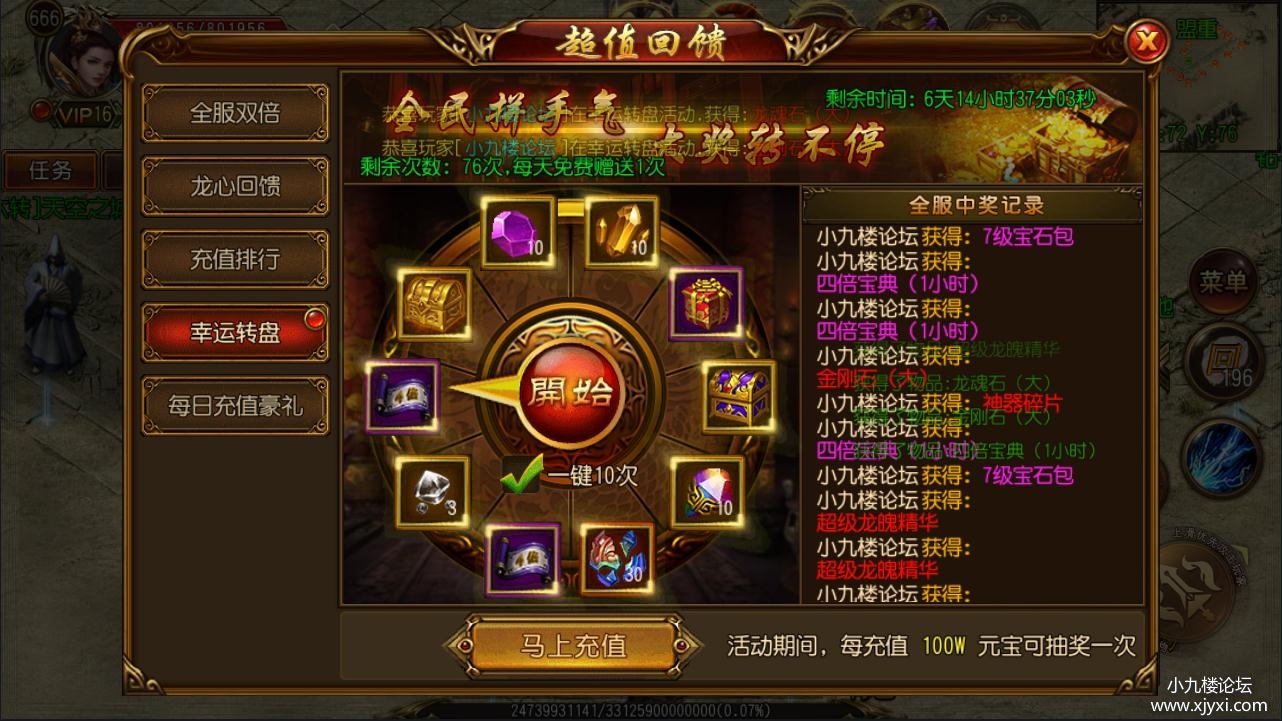Switch to the 充值排行 tab
Image resolution: width=1282 pixels, height=721 pixels.
pyautogui.click(x=236, y=258)
